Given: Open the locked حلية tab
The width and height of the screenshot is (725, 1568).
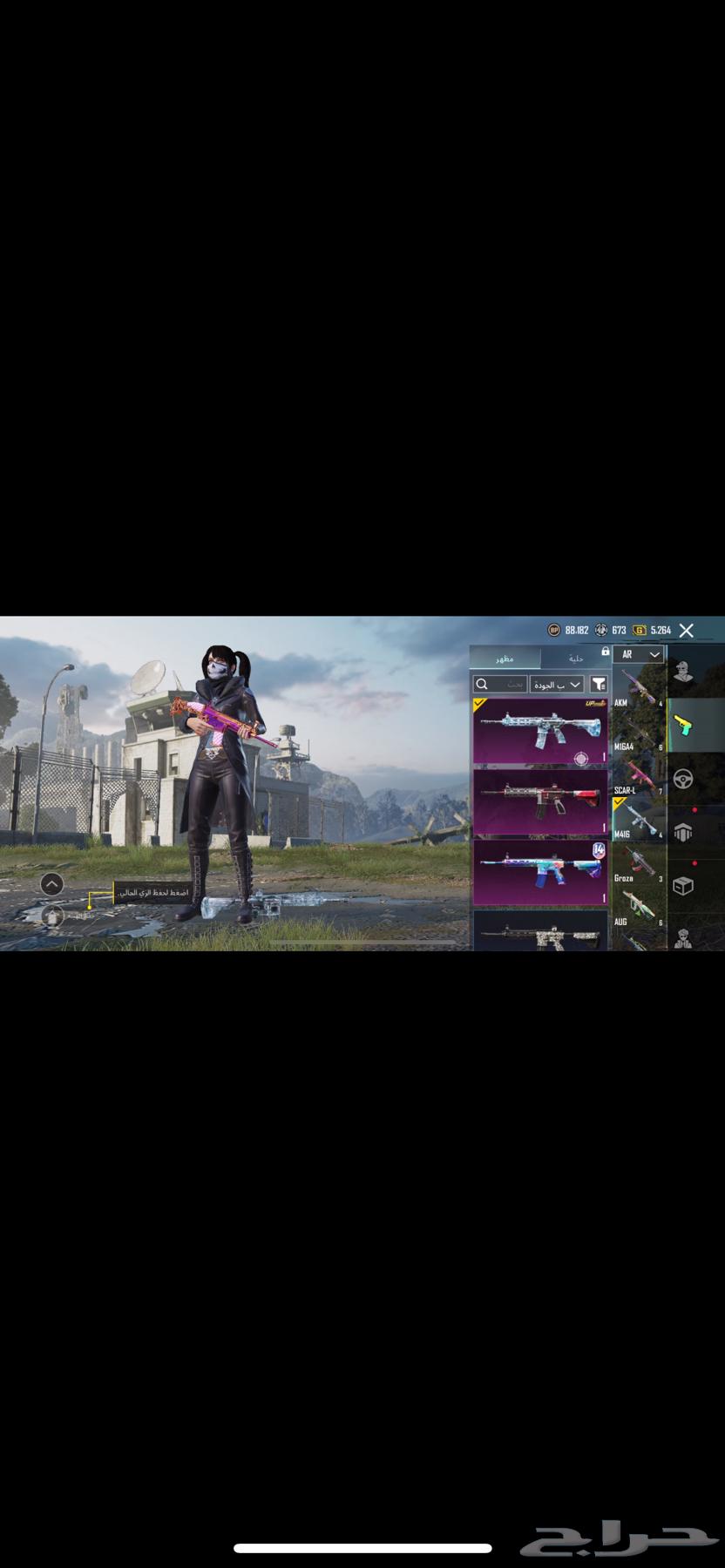Looking at the screenshot, I should click(576, 659).
